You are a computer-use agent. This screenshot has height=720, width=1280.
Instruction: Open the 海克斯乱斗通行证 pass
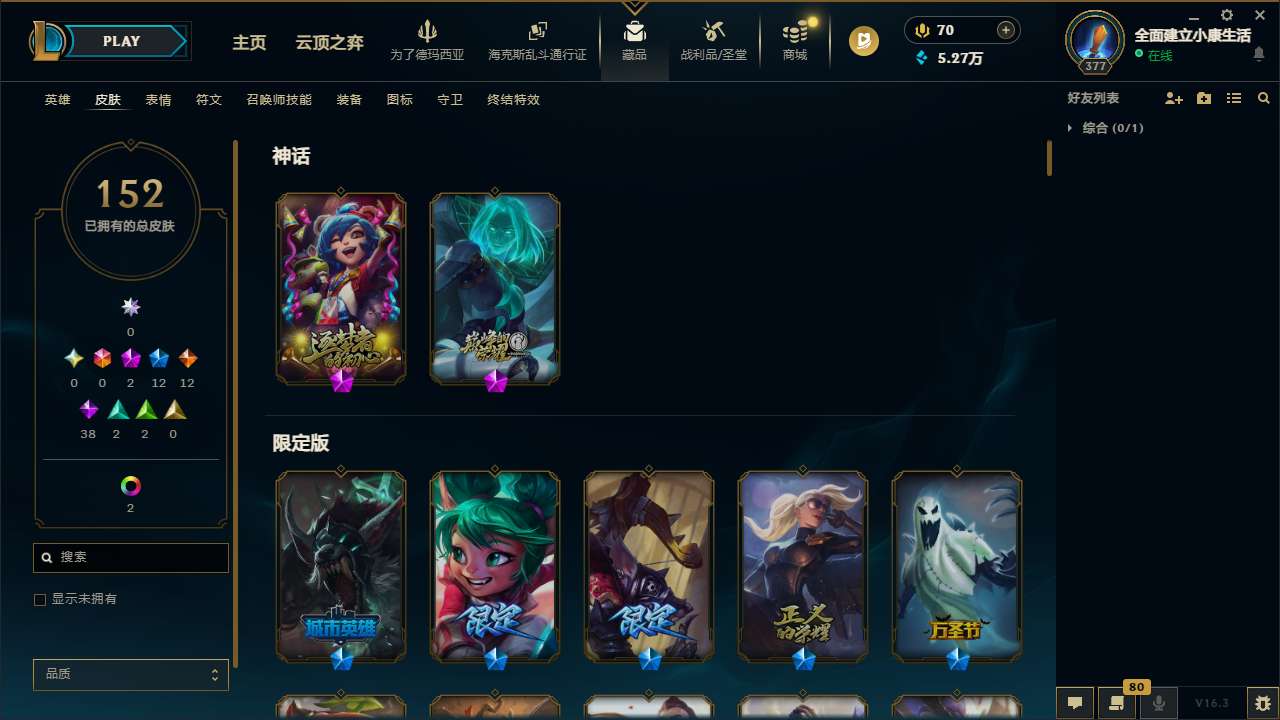coord(537,43)
